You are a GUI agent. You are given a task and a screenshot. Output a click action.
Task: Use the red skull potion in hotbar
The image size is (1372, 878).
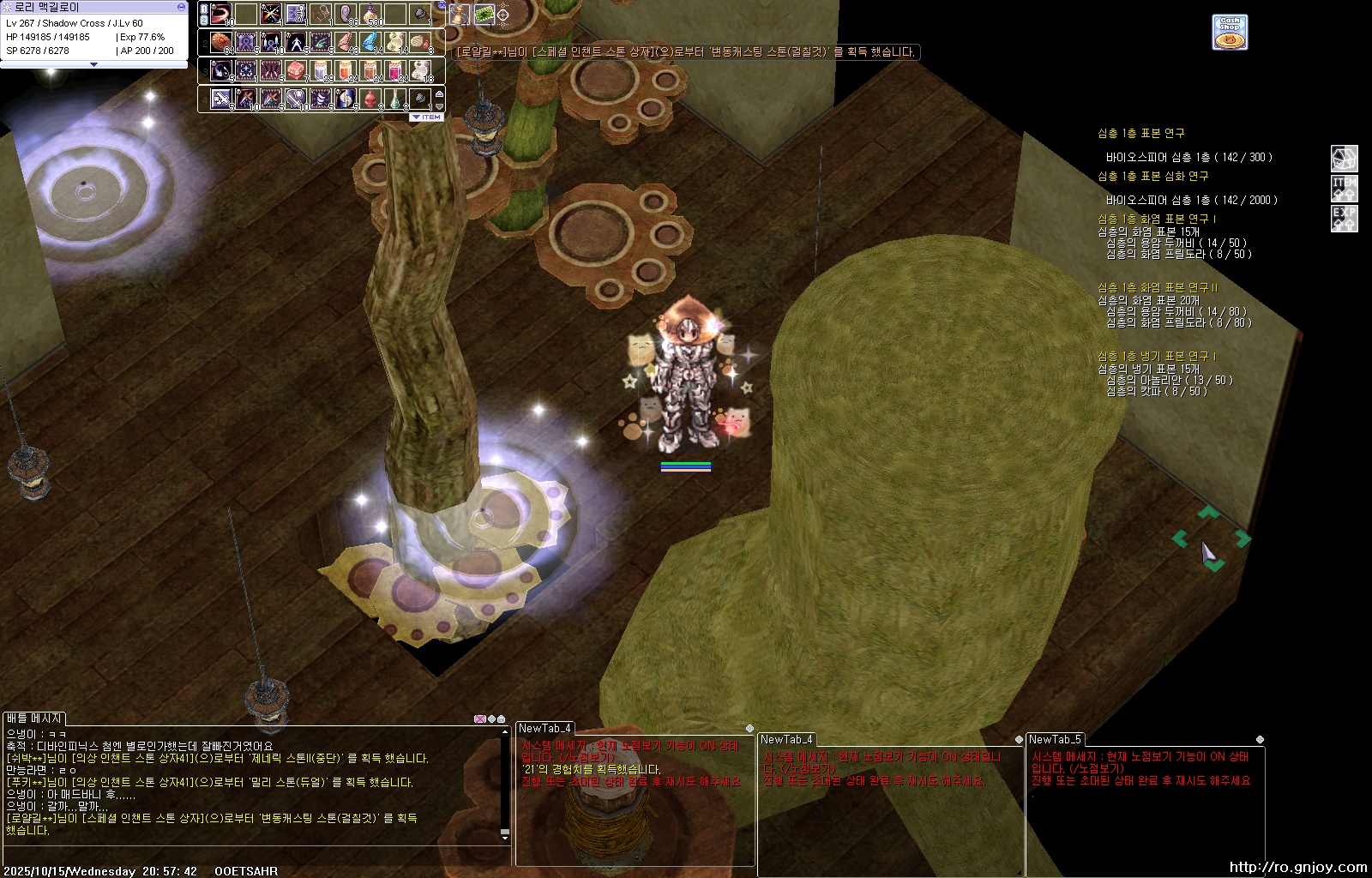[370, 99]
